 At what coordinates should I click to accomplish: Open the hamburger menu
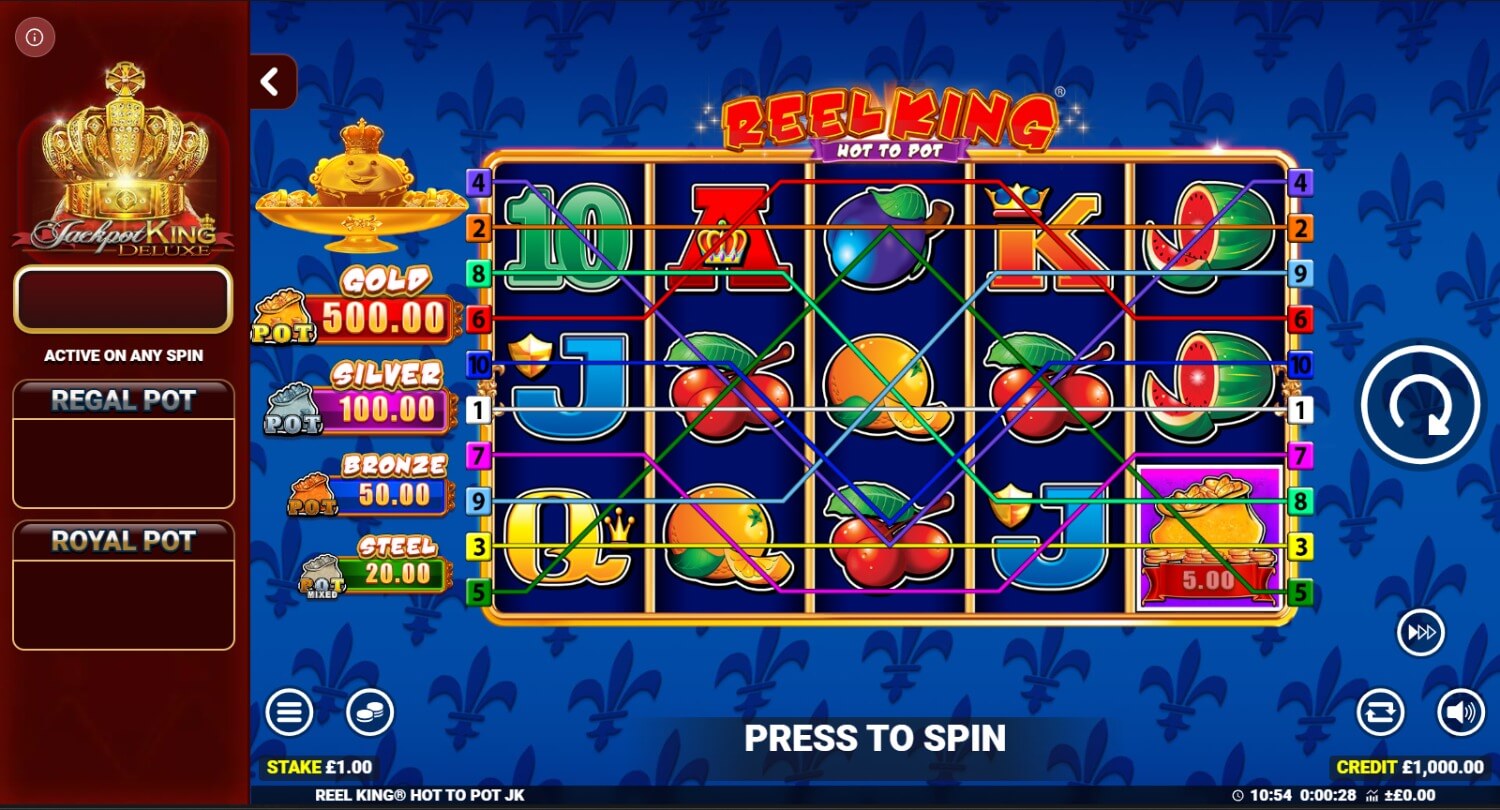tap(289, 713)
